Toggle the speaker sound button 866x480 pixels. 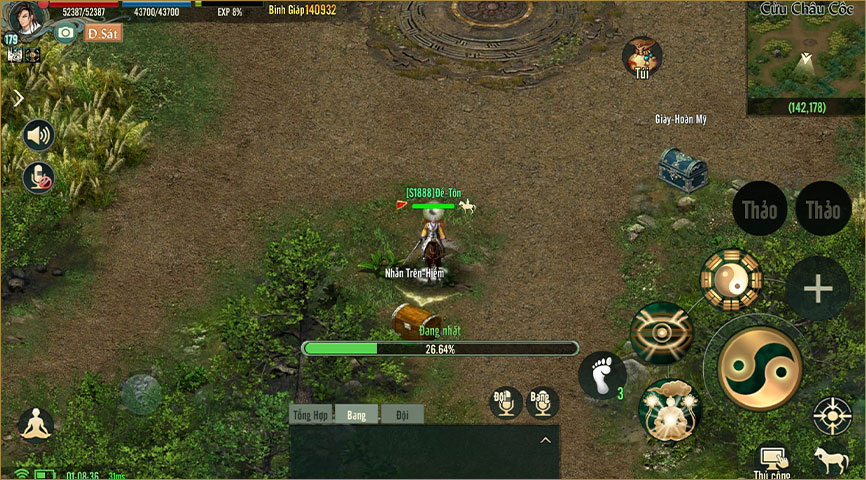[x=39, y=135]
